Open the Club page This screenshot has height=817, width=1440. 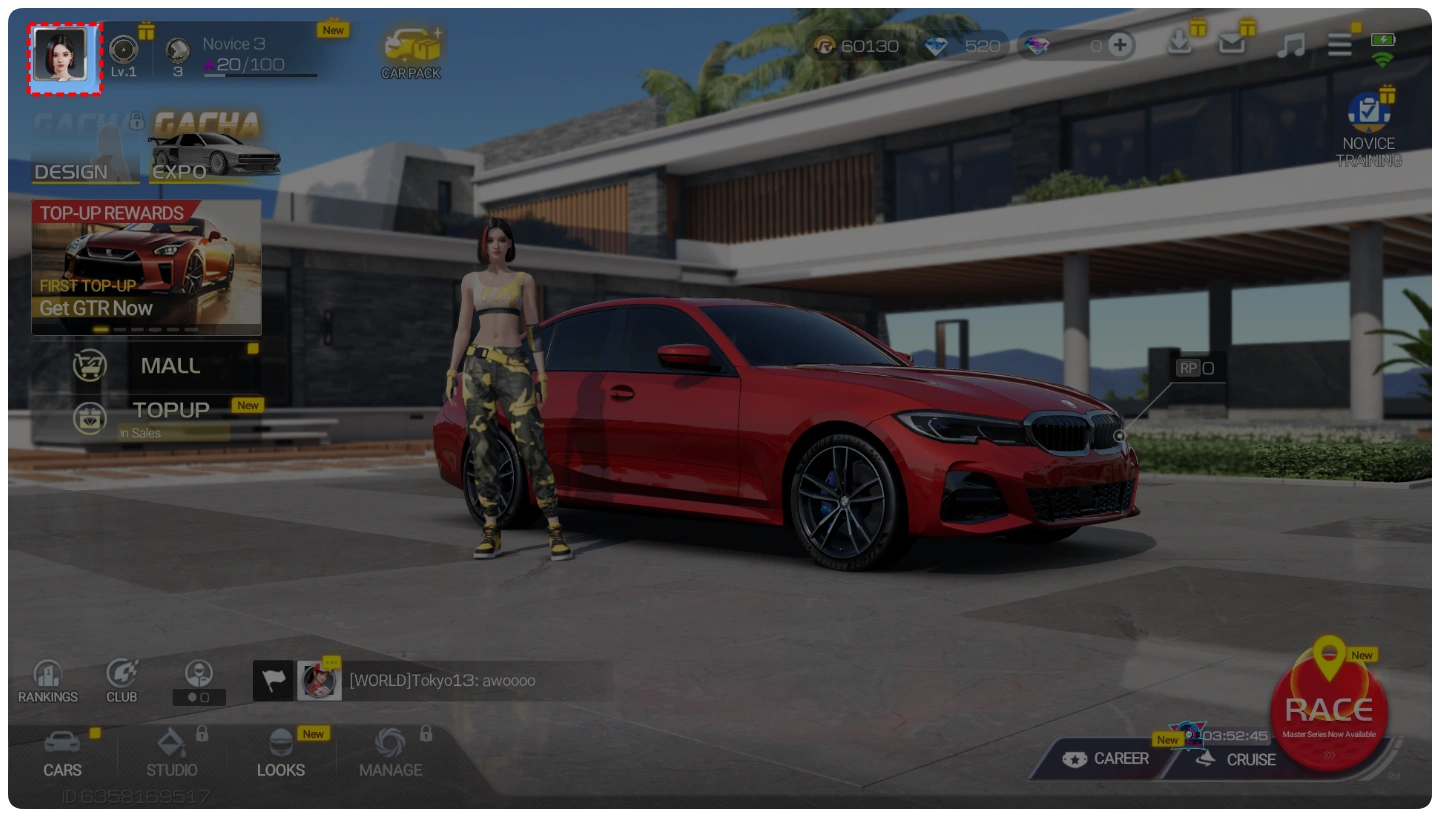pyautogui.click(x=122, y=682)
